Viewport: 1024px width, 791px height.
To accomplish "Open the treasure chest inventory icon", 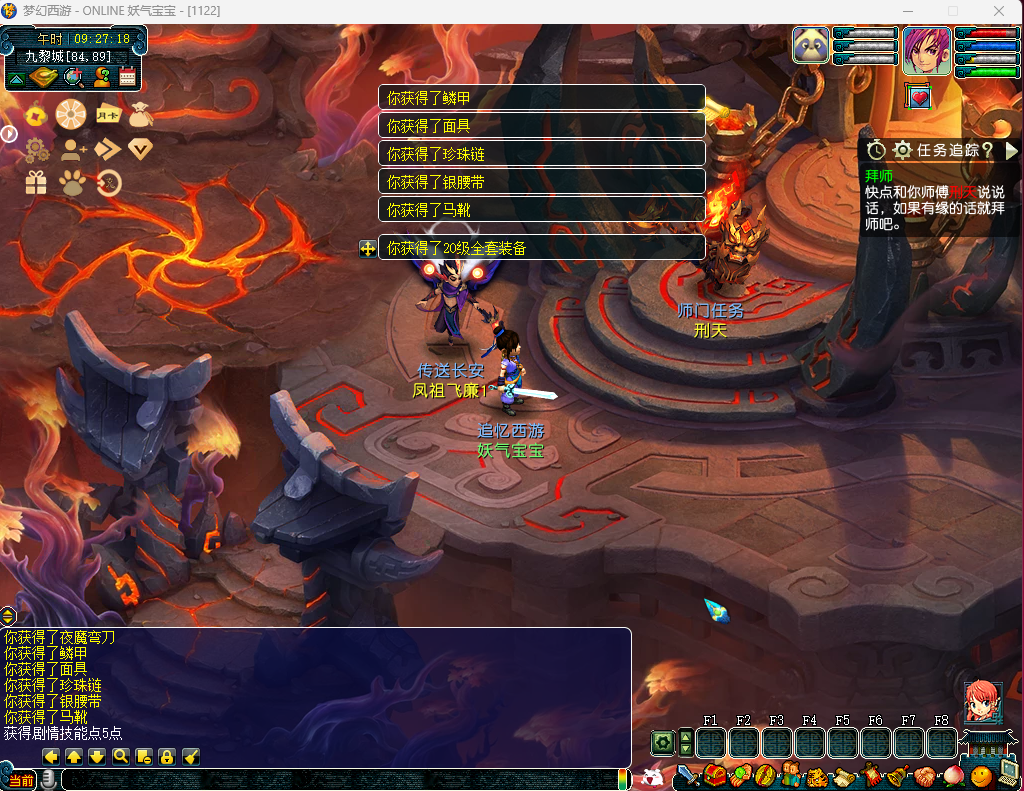I will tap(714, 775).
